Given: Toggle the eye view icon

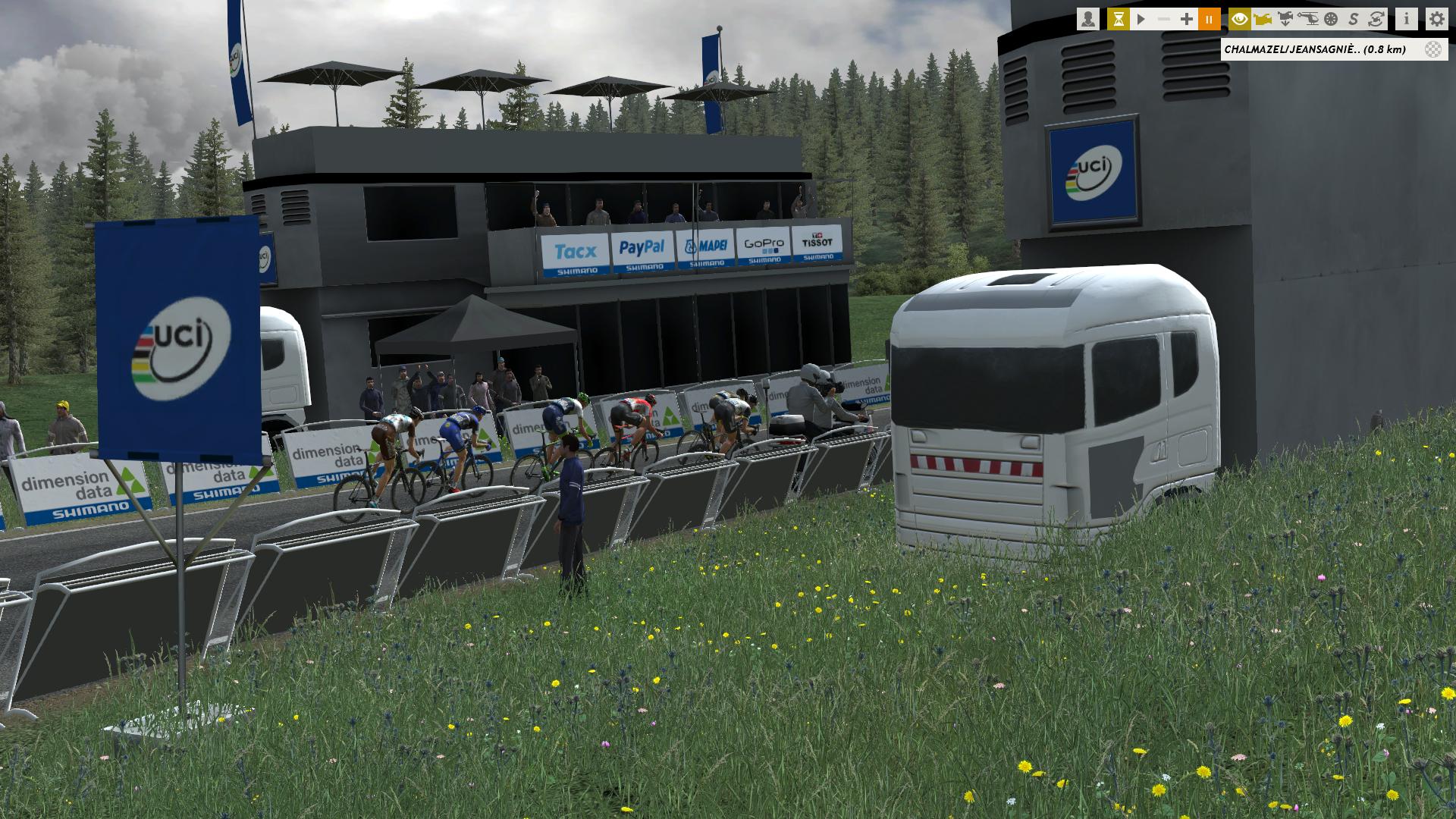Looking at the screenshot, I should click(x=1240, y=20).
